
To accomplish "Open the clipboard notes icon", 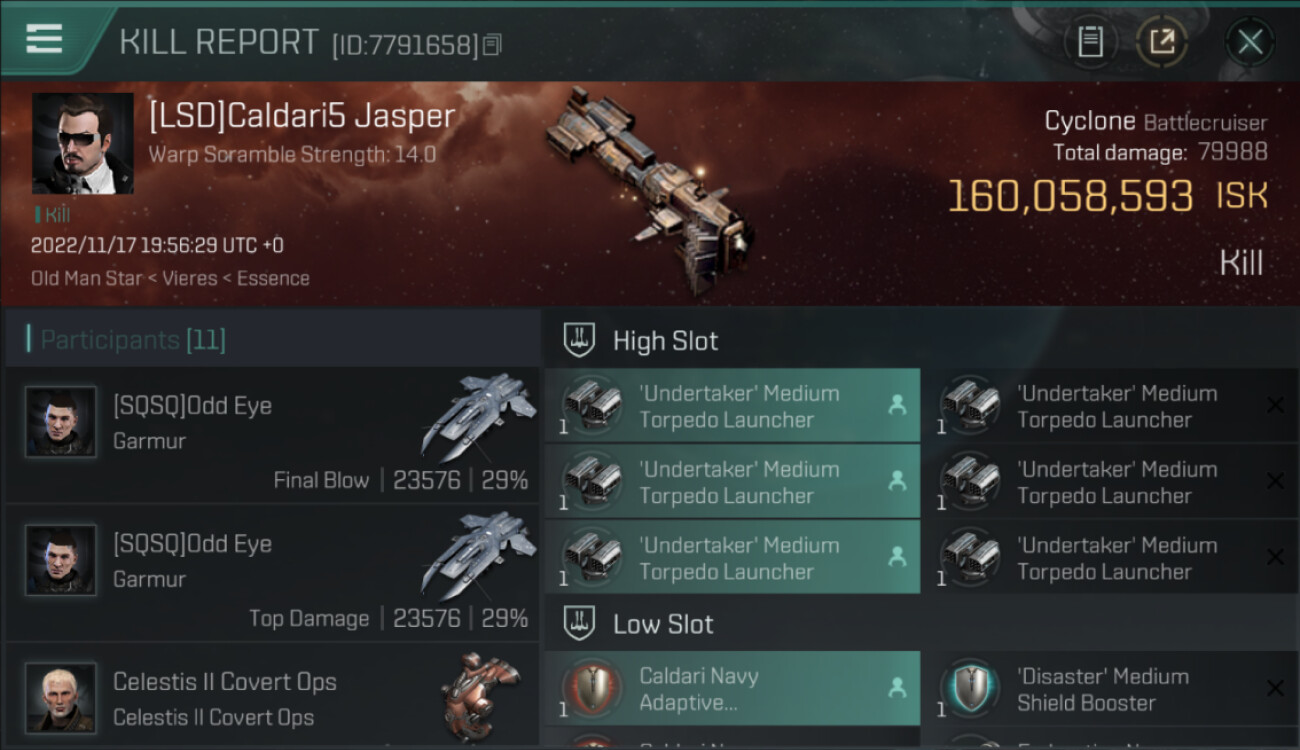I will 1090,42.
